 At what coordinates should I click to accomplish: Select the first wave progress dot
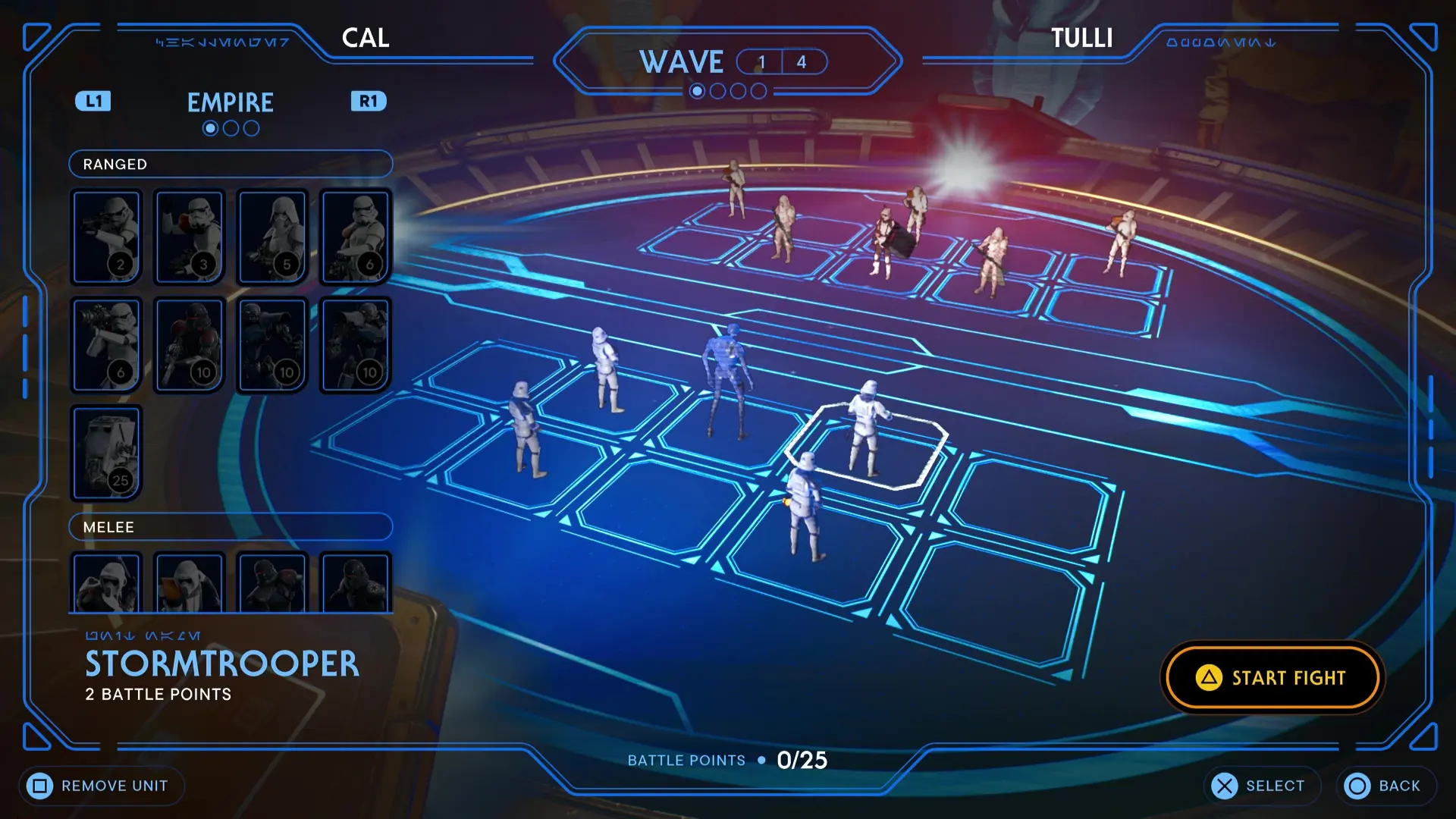pos(697,90)
